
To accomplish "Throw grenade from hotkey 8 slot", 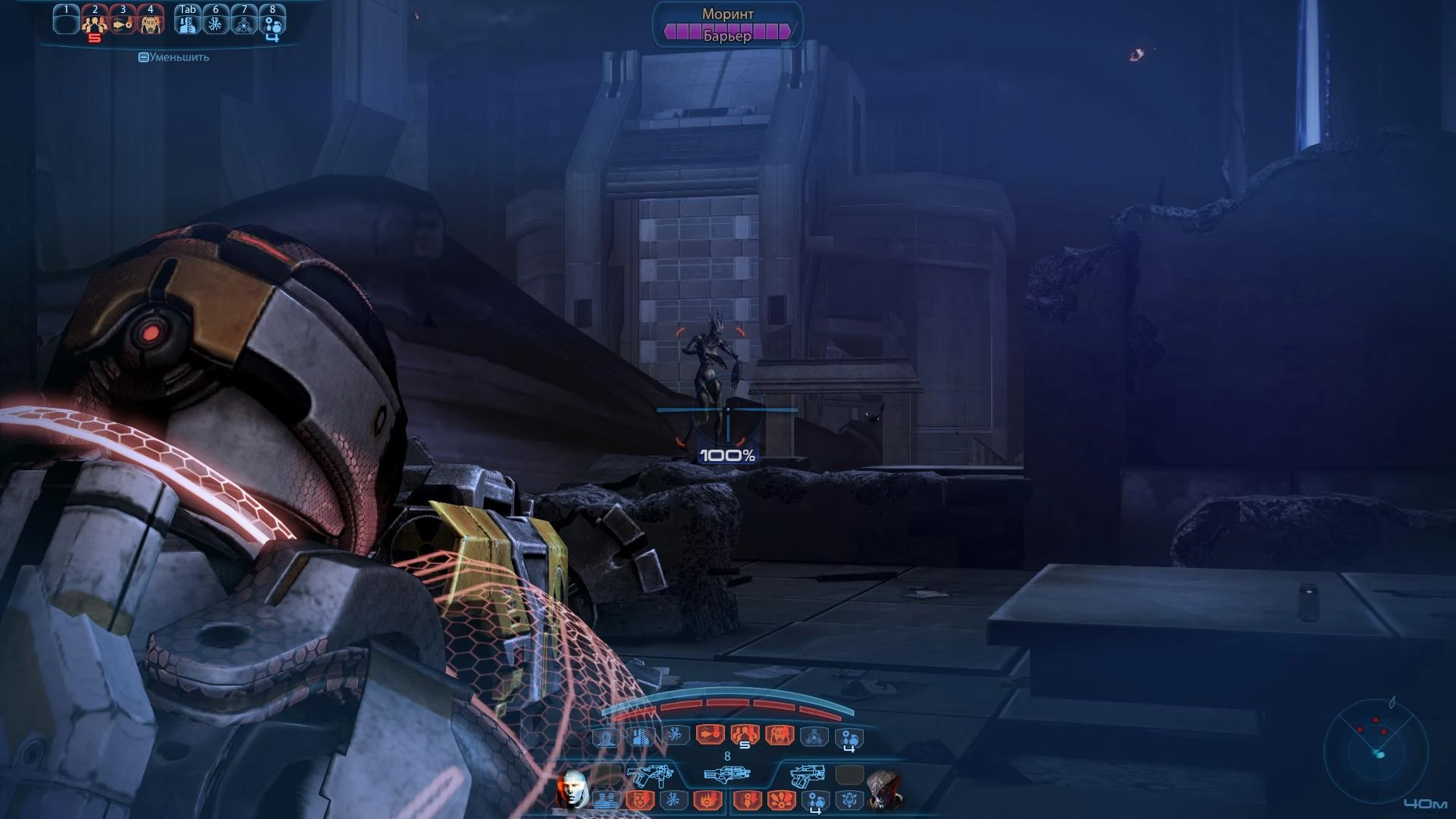I will (x=272, y=23).
